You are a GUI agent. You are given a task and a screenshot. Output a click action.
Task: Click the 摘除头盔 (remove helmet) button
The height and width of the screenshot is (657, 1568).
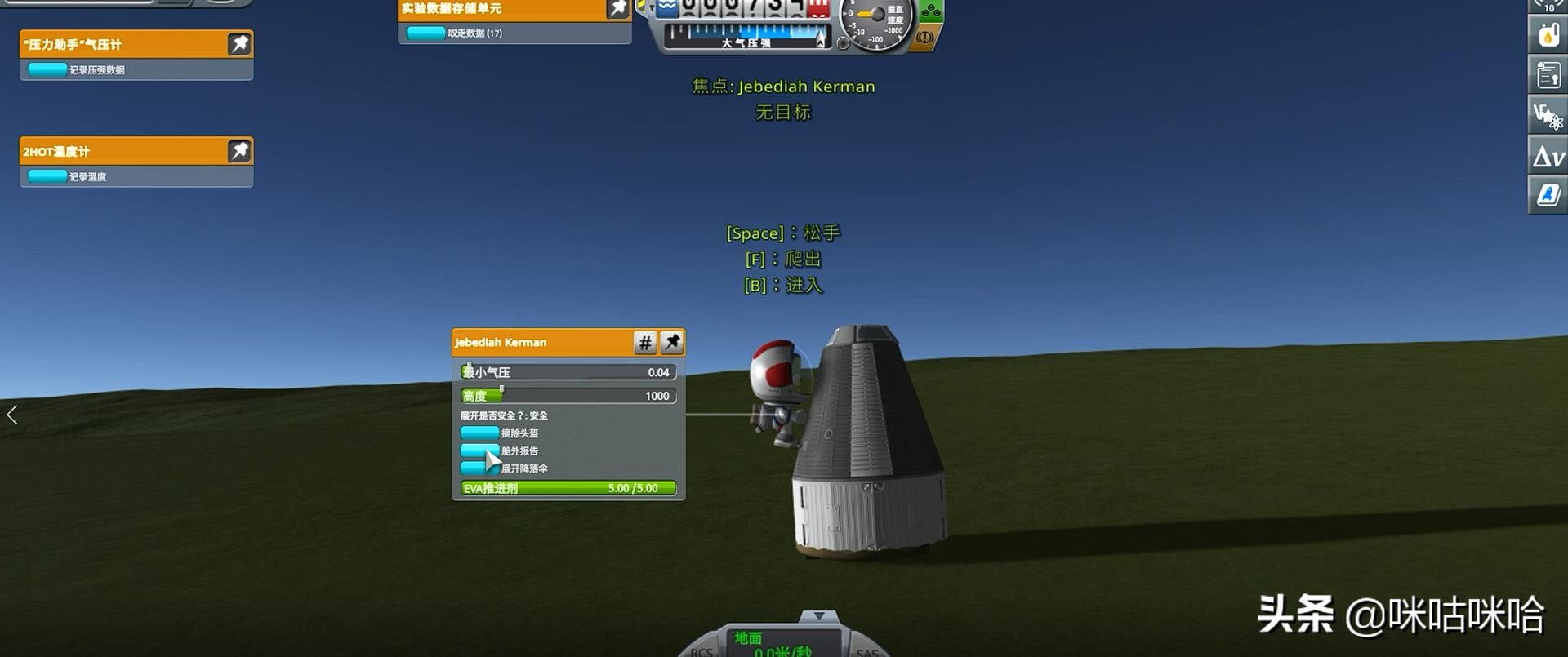pyautogui.click(x=479, y=433)
